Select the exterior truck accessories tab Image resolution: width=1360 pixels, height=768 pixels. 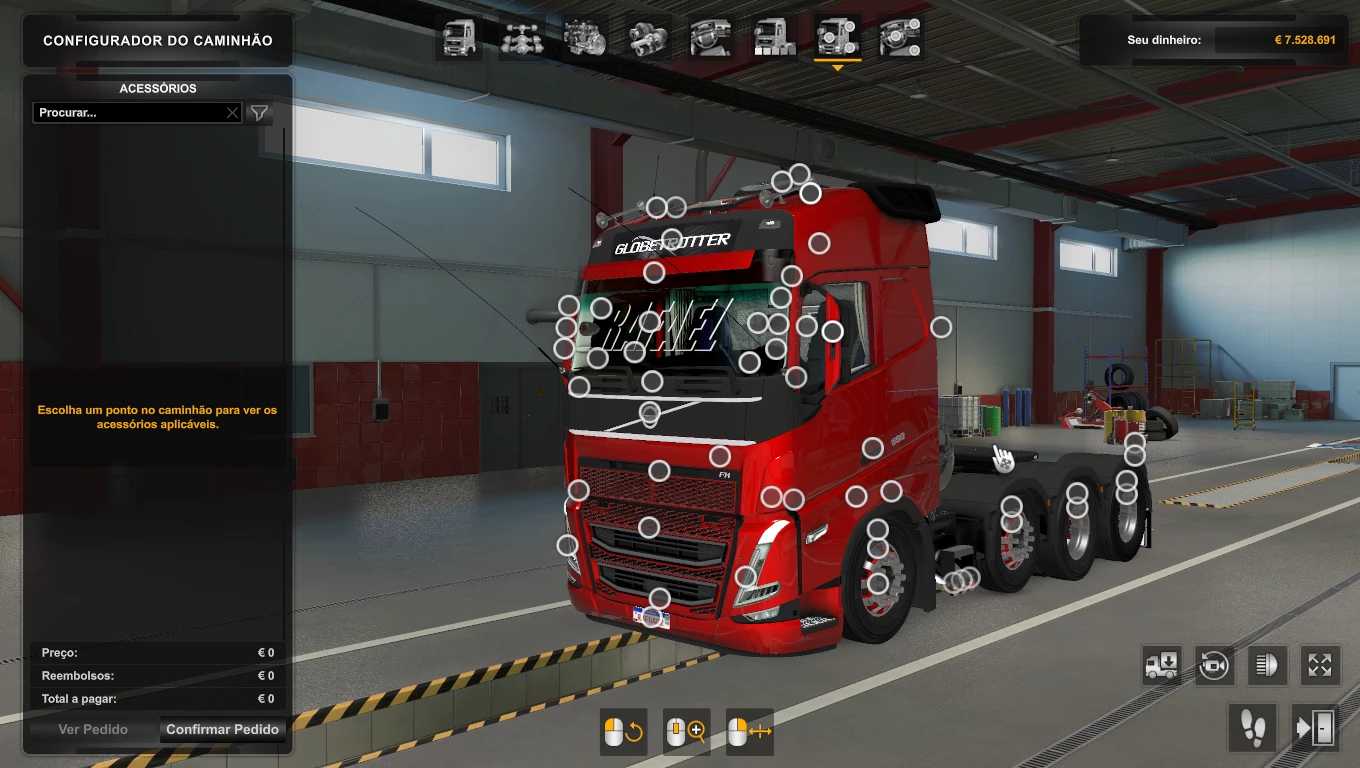837,38
